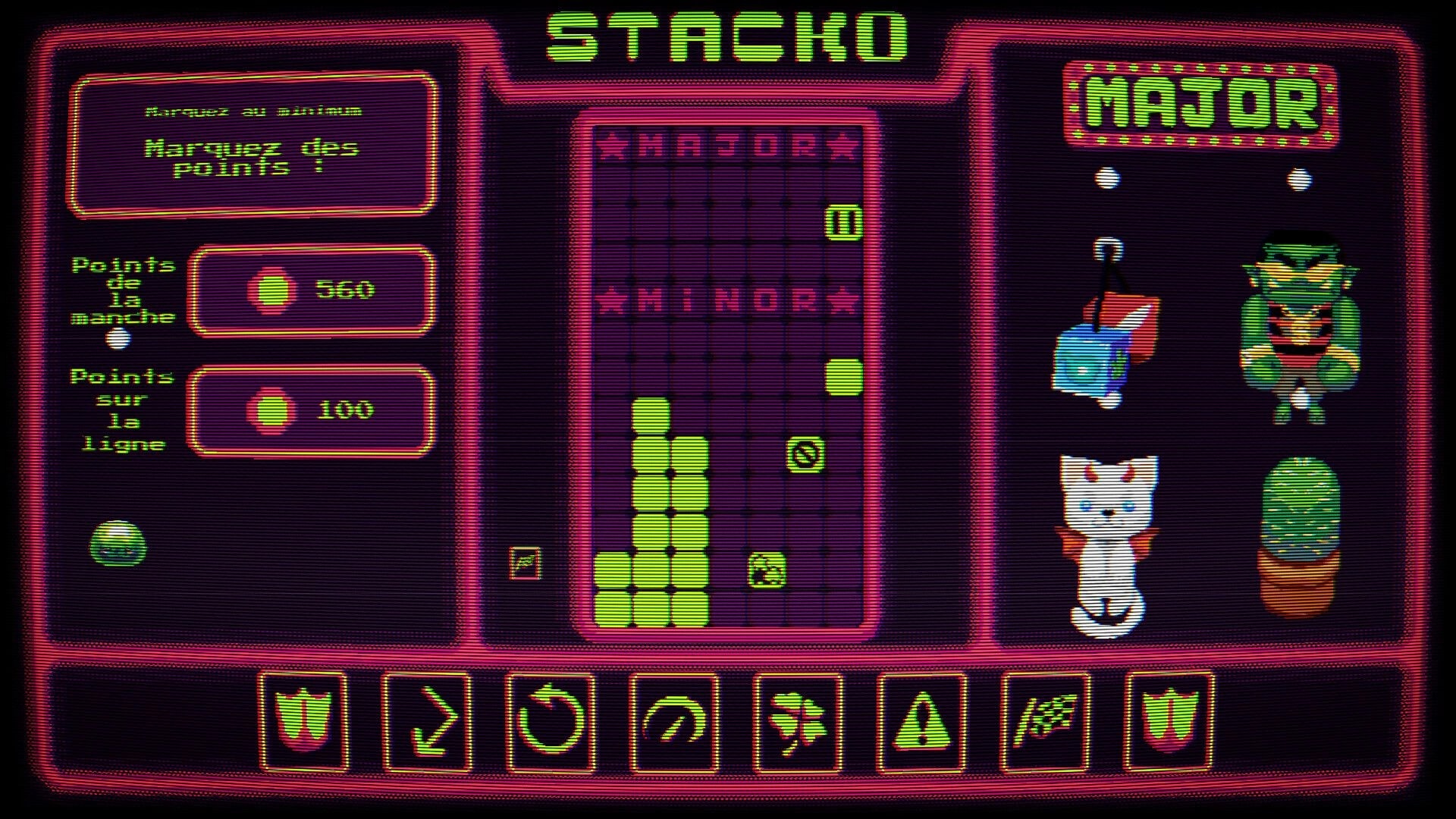Image resolution: width=1456 pixels, height=819 pixels.
Task: Click the MINOR row label on the board
Action: click(x=728, y=297)
